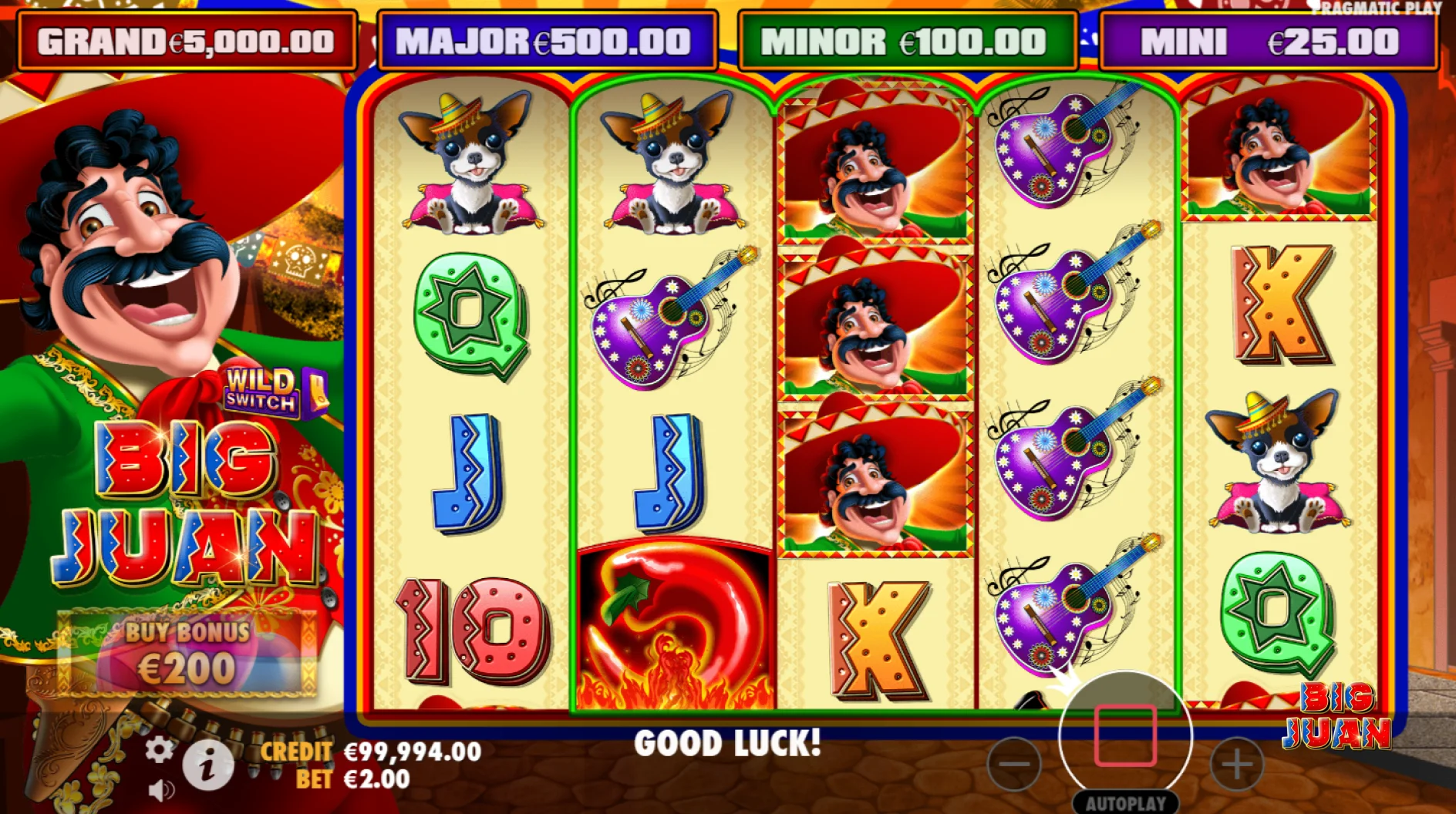1456x814 pixels.
Task: Increase the bet with plus button
Action: click(x=1237, y=765)
